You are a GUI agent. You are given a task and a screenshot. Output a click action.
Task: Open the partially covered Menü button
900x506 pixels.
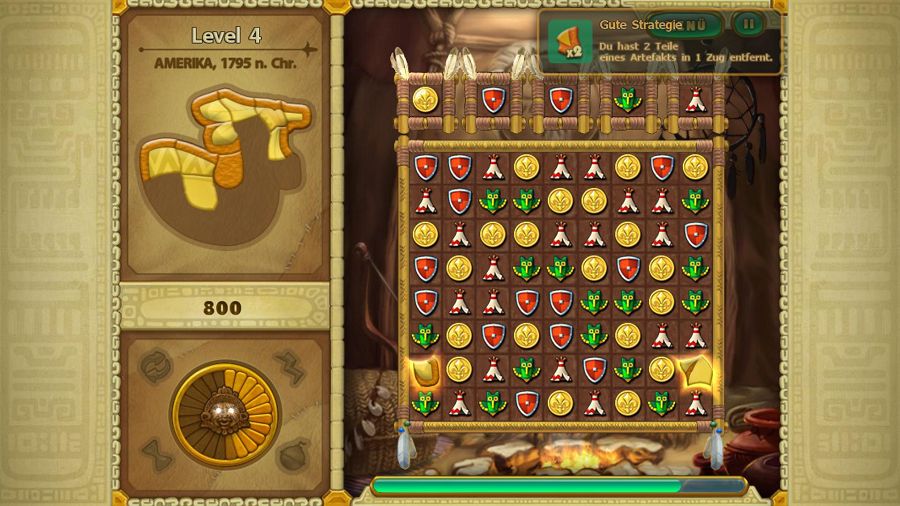(698, 23)
